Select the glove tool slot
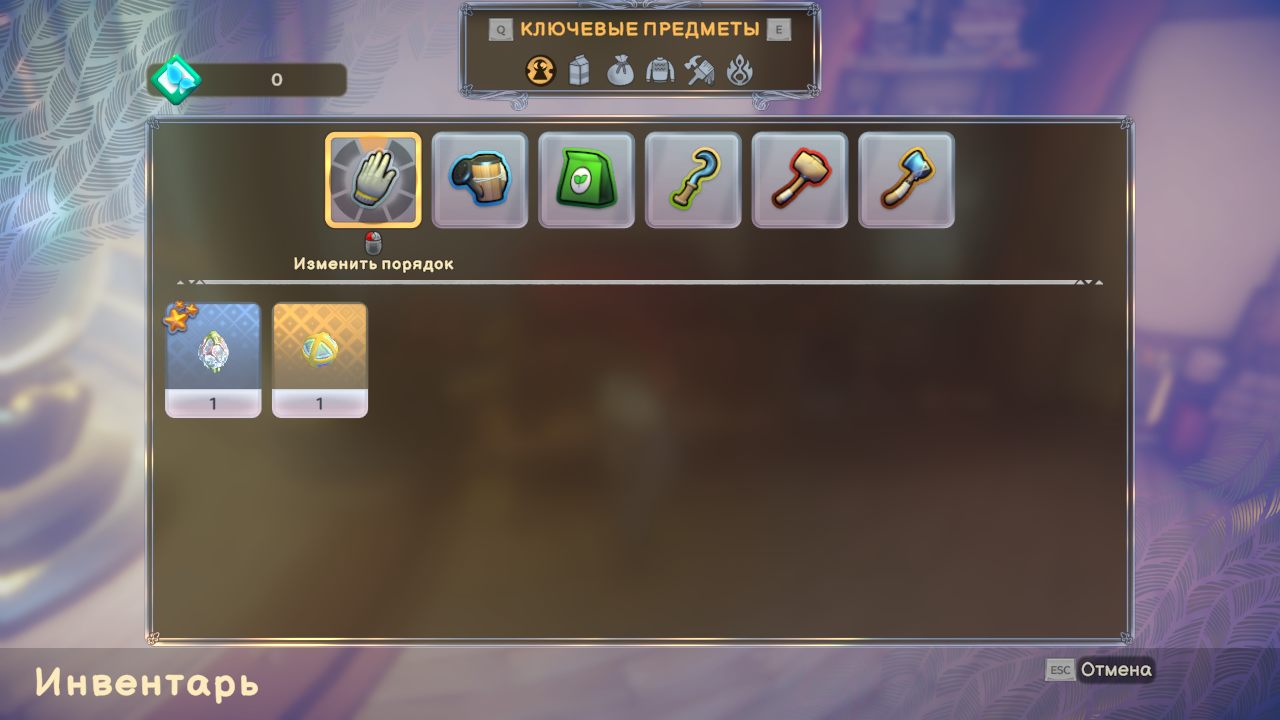Image resolution: width=1280 pixels, height=720 pixels. (373, 180)
